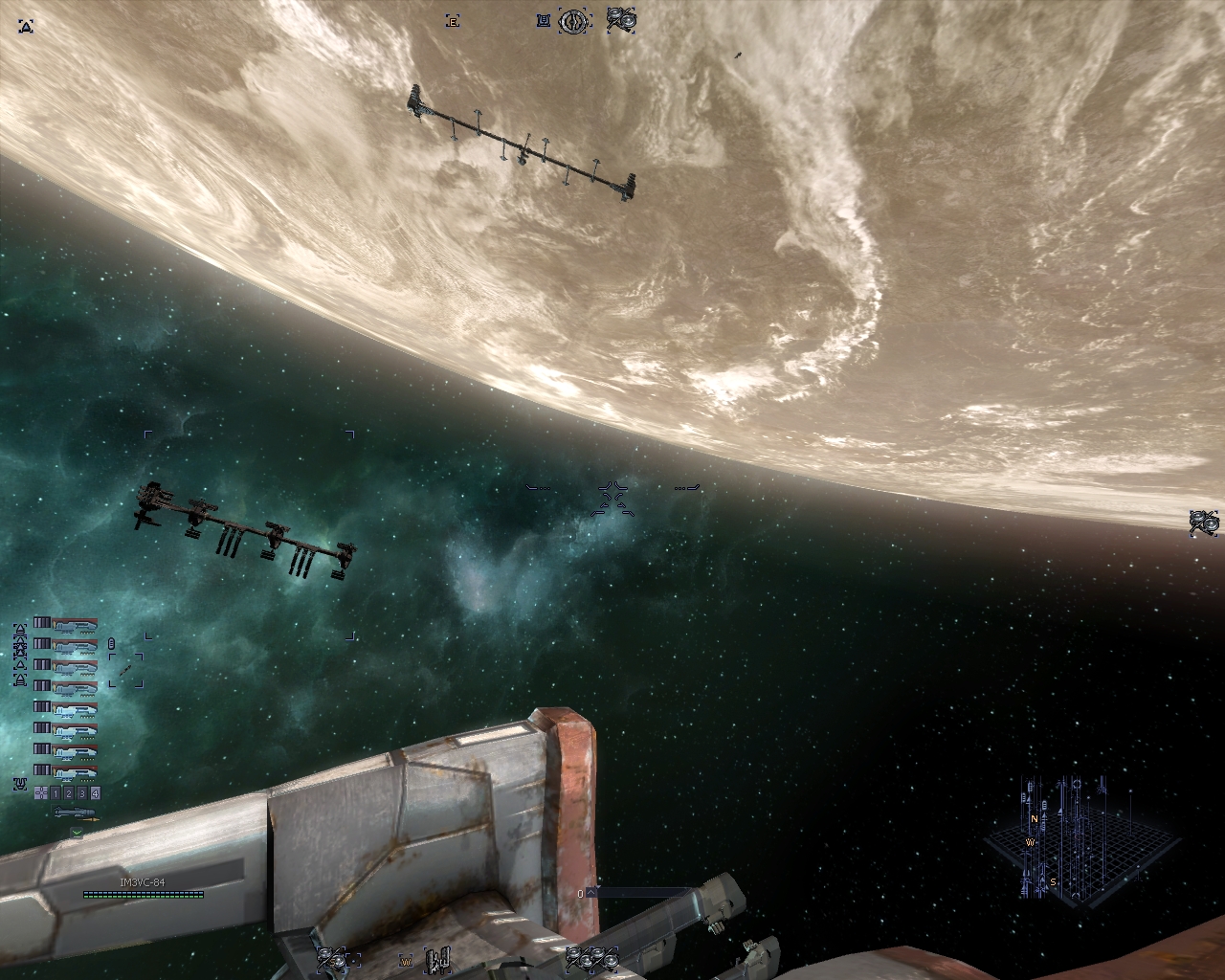Target the round jump gate icon at top
Image resolution: width=1225 pixels, height=980 pixels.
pos(573,20)
